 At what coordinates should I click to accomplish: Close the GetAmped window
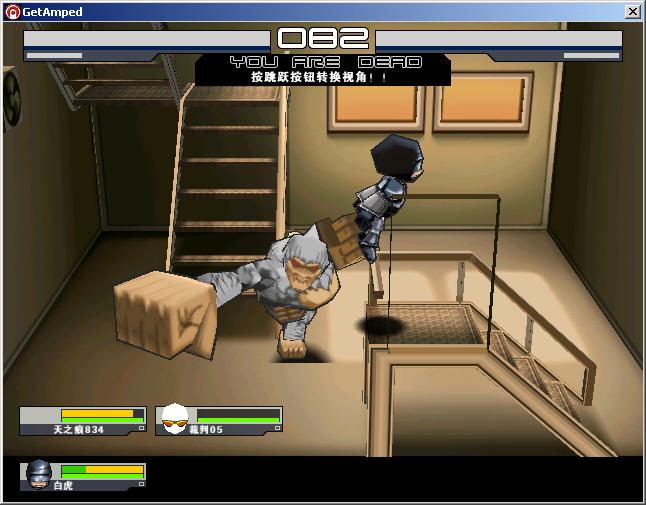[x=632, y=12]
